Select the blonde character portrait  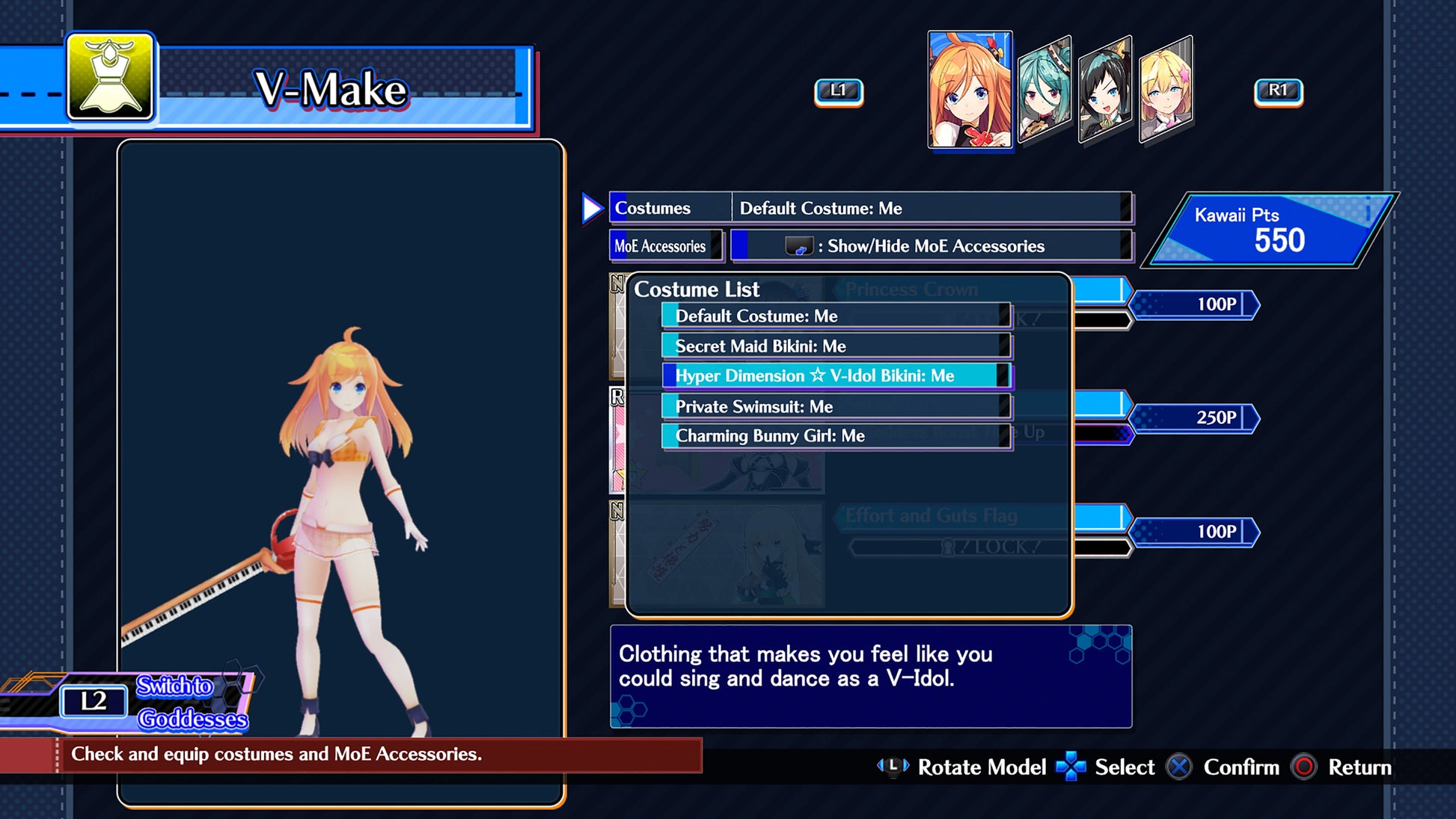[1165, 90]
